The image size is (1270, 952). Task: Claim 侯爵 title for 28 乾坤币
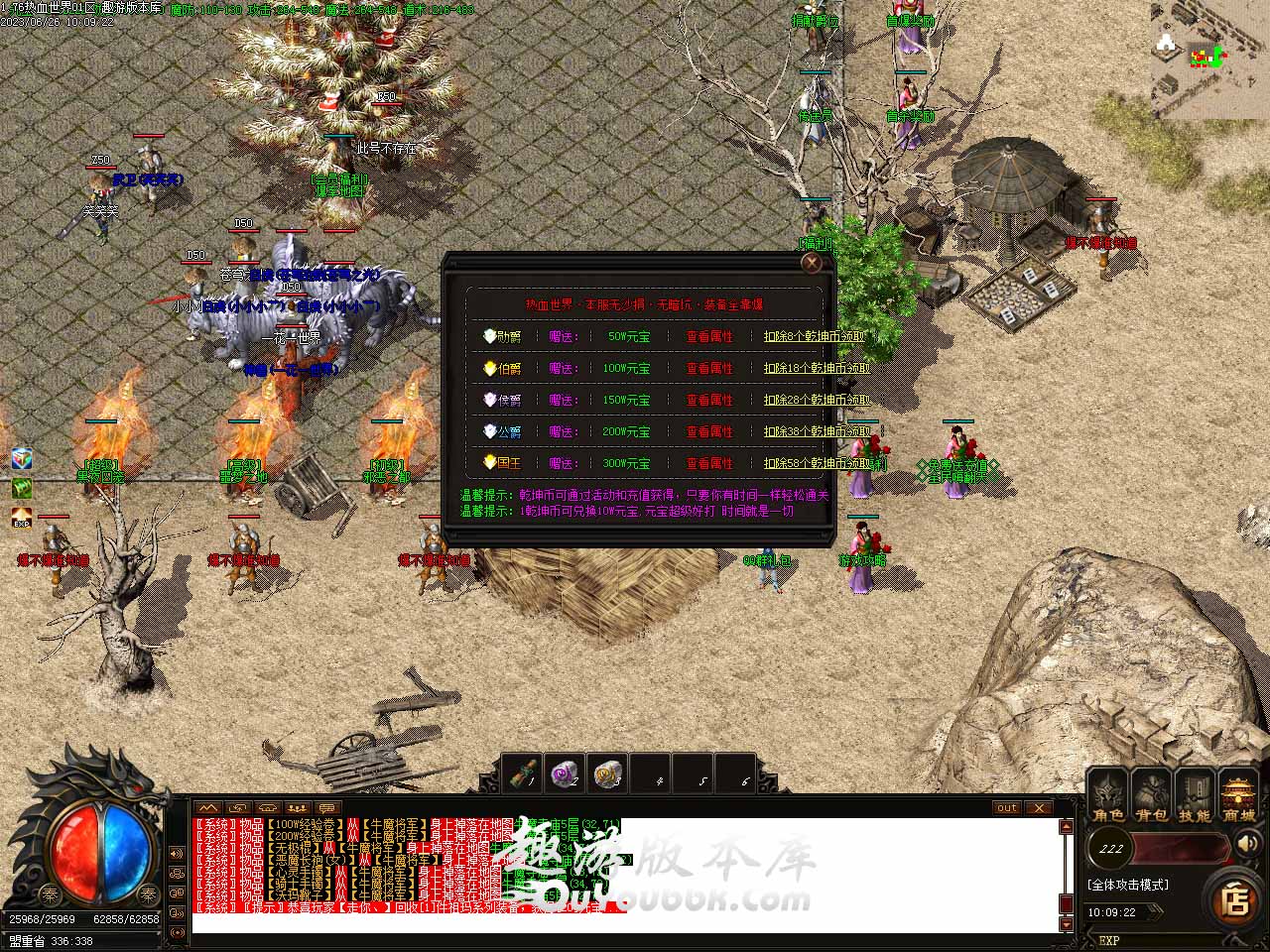(x=817, y=401)
